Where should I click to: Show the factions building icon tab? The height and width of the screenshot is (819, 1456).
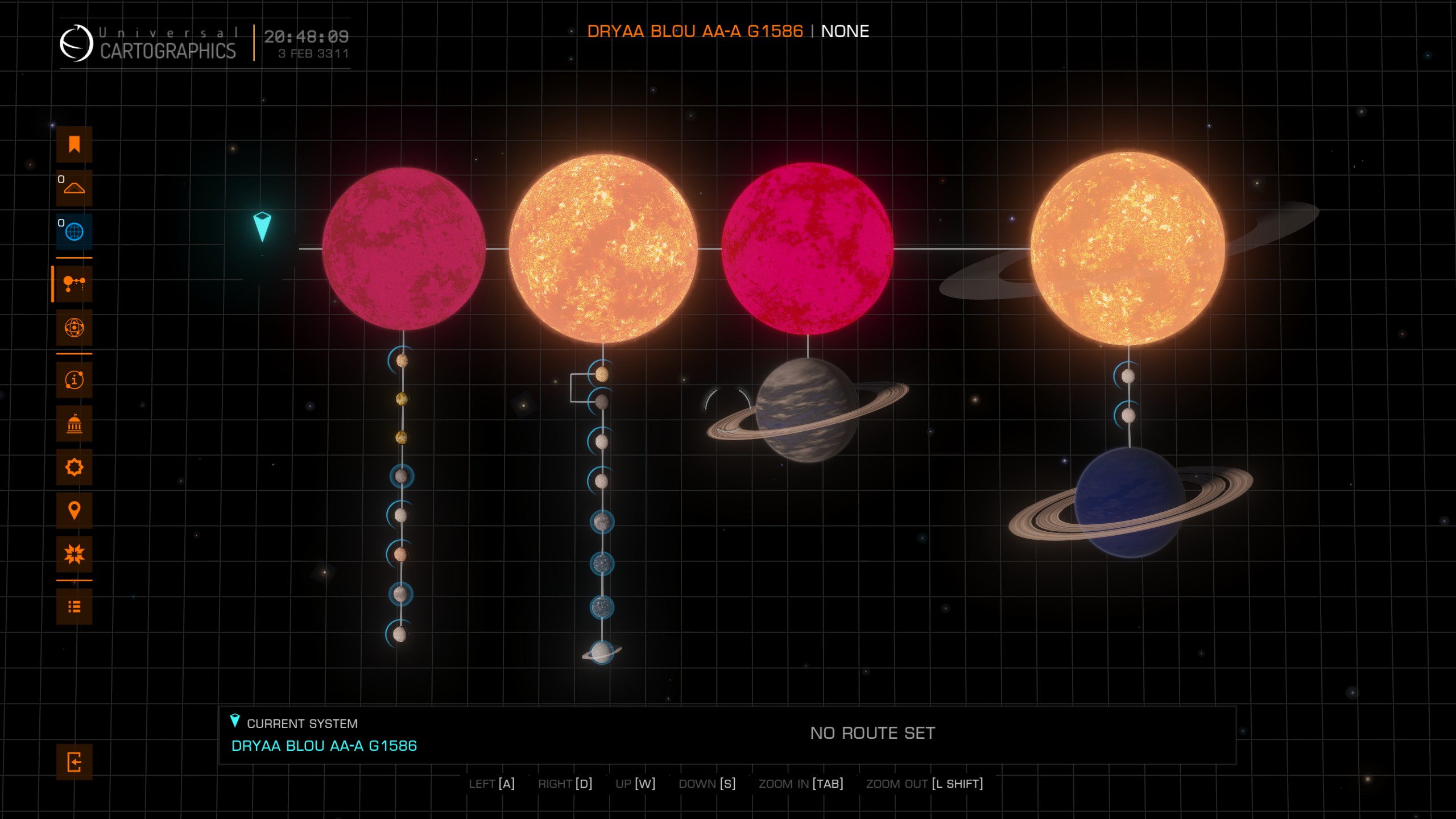click(74, 424)
